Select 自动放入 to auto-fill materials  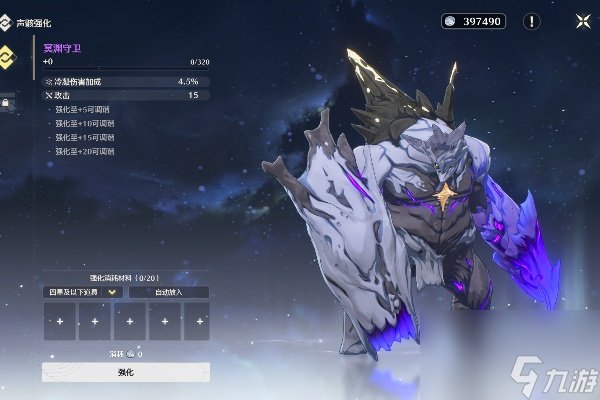coord(168,292)
